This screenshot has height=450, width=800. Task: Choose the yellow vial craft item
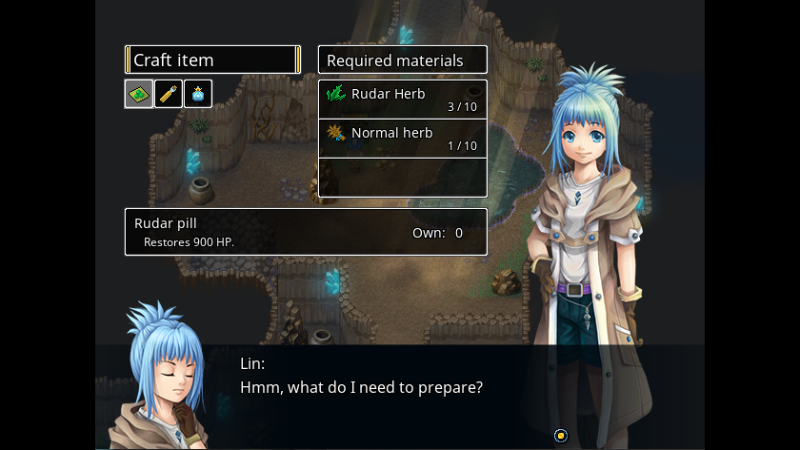click(x=168, y=94)
